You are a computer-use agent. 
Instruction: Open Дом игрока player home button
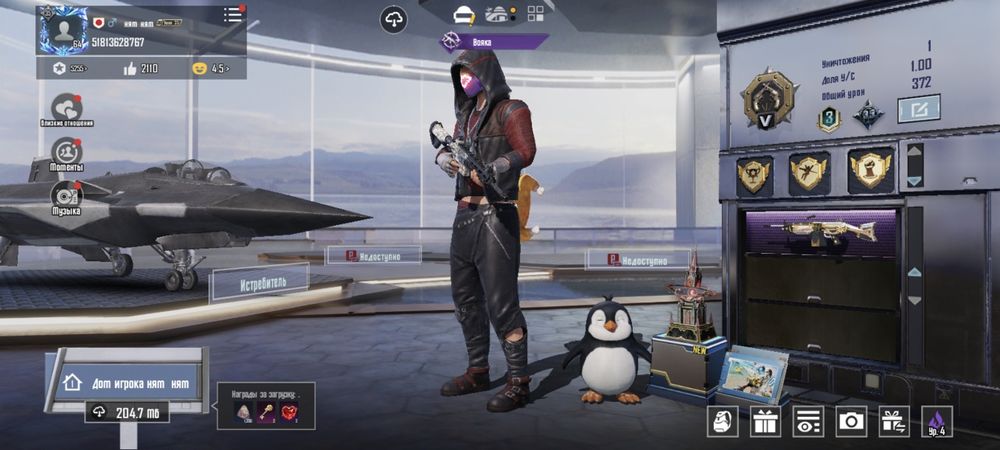pyautogui.click(x=130, y=382)
